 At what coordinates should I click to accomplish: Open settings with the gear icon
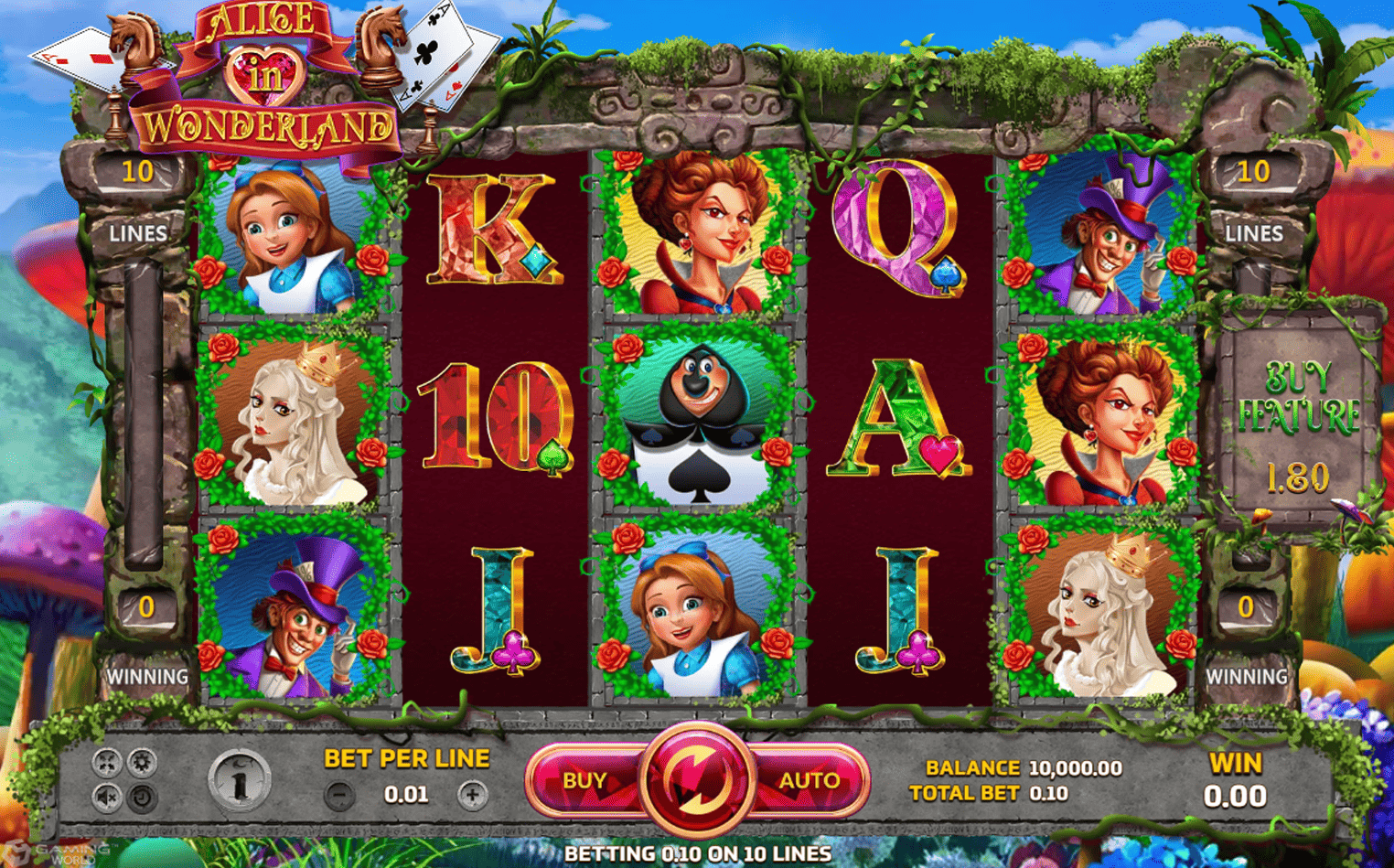pos(142,762)
